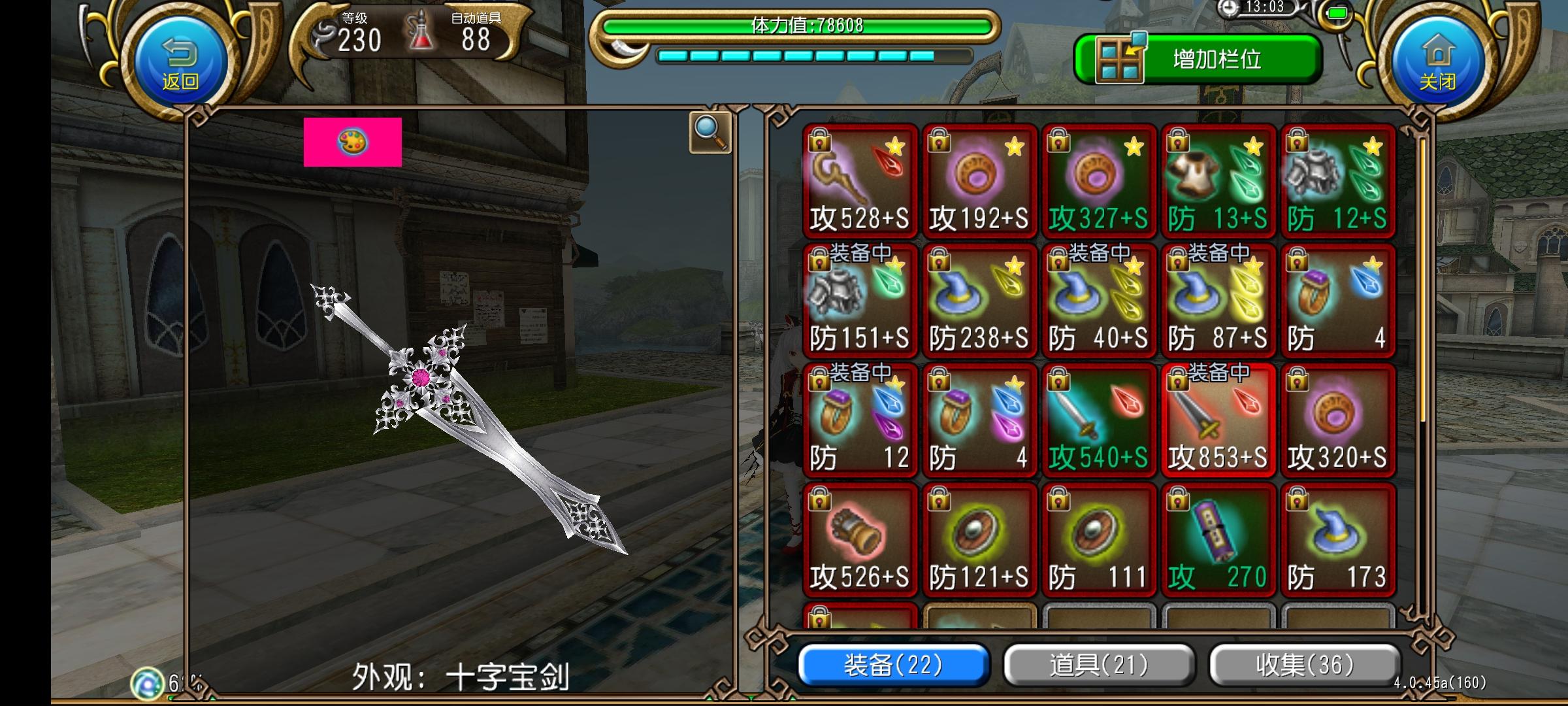
Task: Expand the level display showing 230
Action: click(358, 41)
